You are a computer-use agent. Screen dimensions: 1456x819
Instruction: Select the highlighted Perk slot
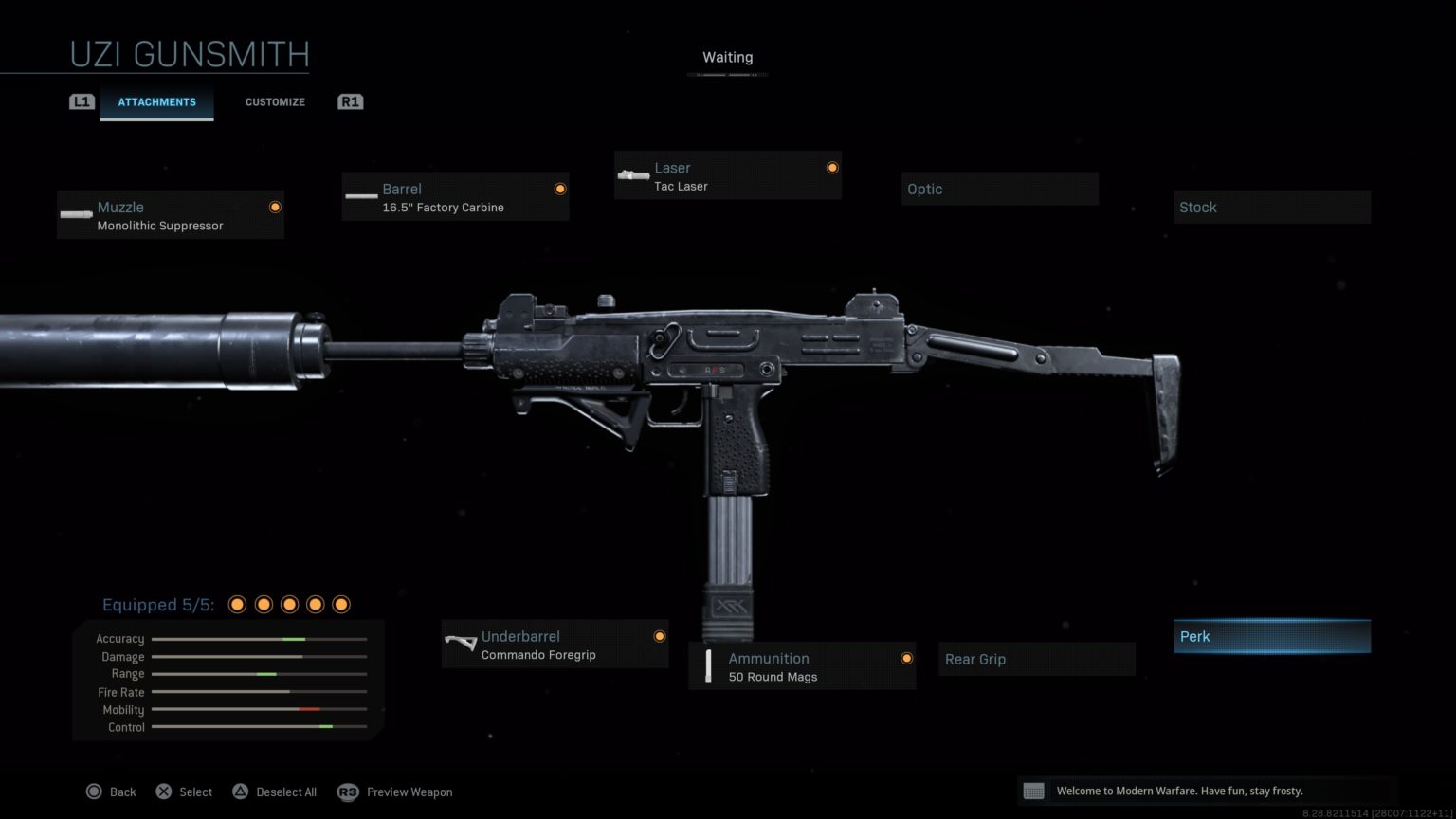coord(1271,636)
